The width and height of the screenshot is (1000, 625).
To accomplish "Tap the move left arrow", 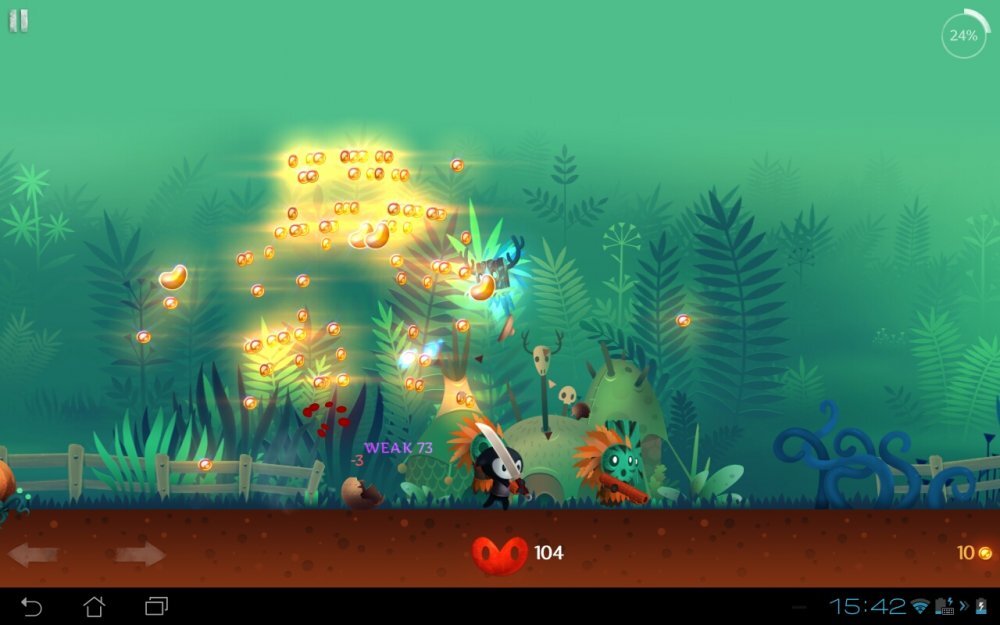I will [x=33, y=554].
